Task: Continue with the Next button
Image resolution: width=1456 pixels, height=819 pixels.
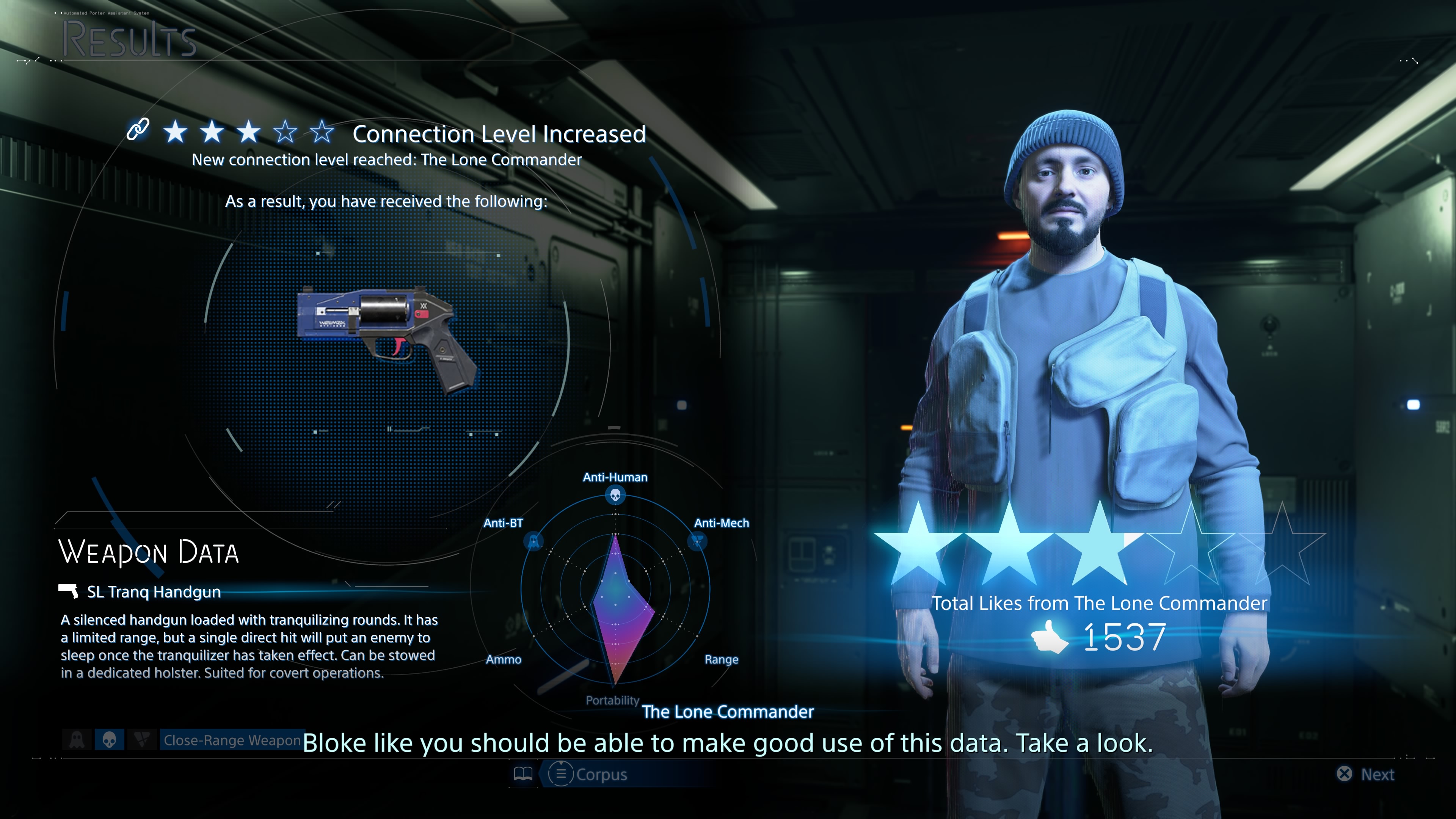Action: (1366, 774)
